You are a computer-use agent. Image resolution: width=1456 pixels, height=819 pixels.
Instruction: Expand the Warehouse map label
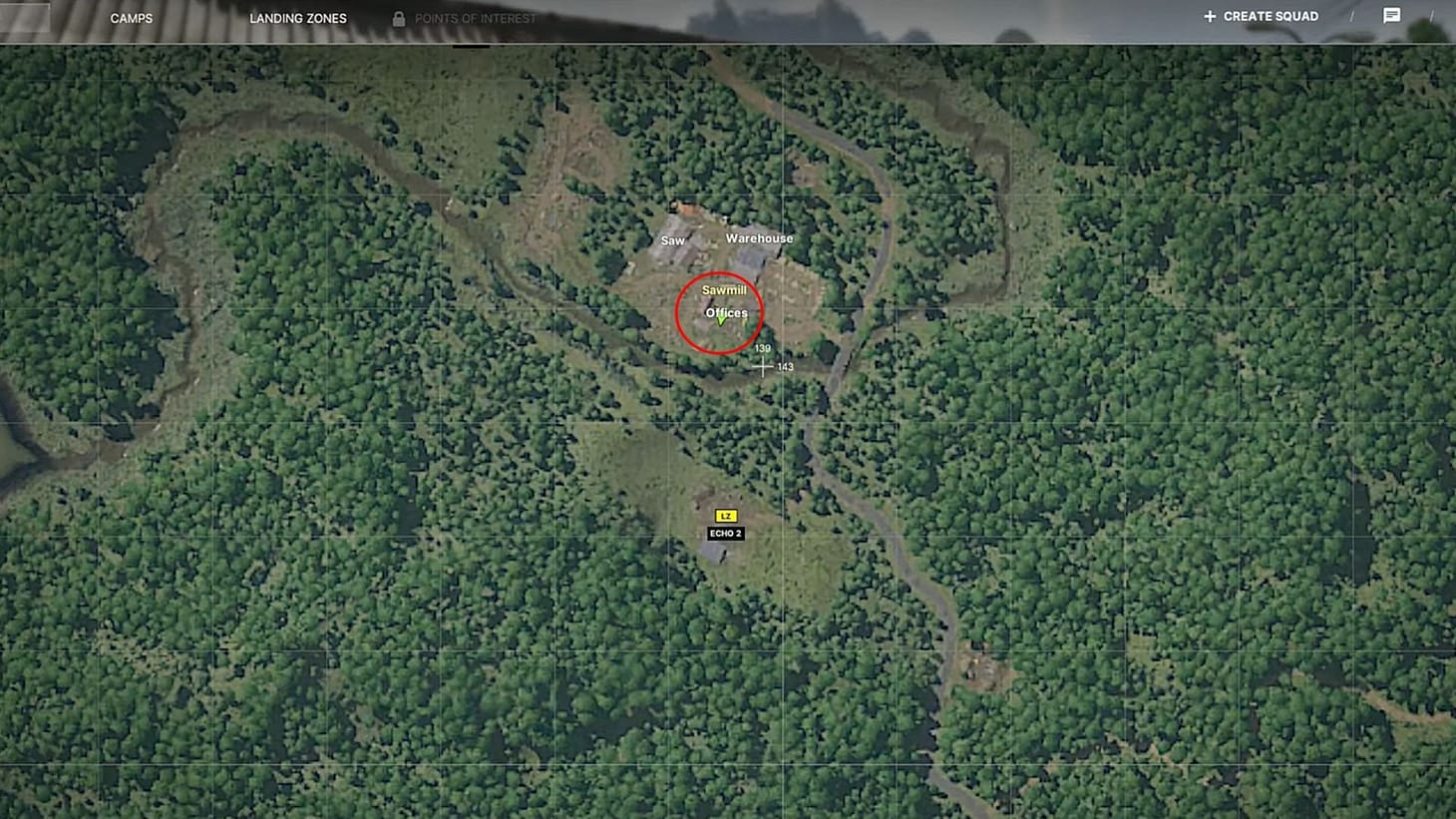pyautogui.click(x=761, y=238)
